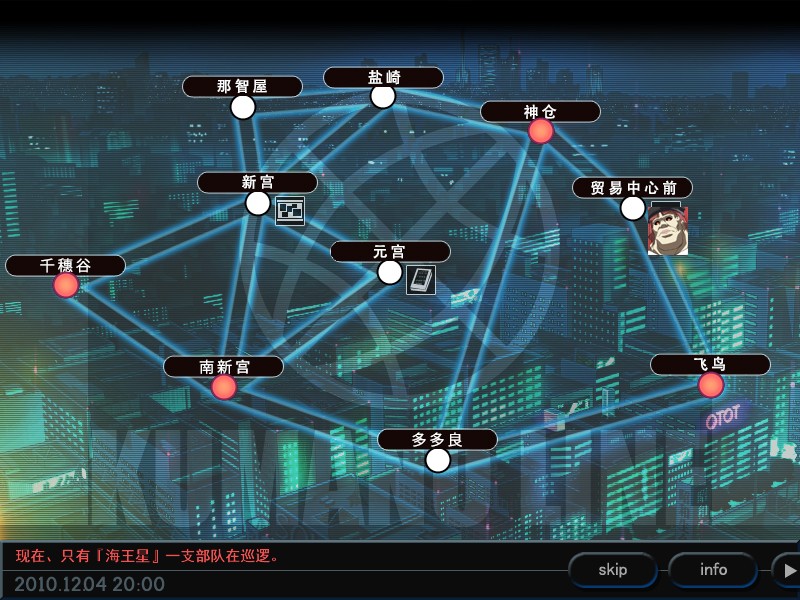Select the red 神仓 node
Screen dimensions: 800x600
pyautogui.click(x=541, y=131)
